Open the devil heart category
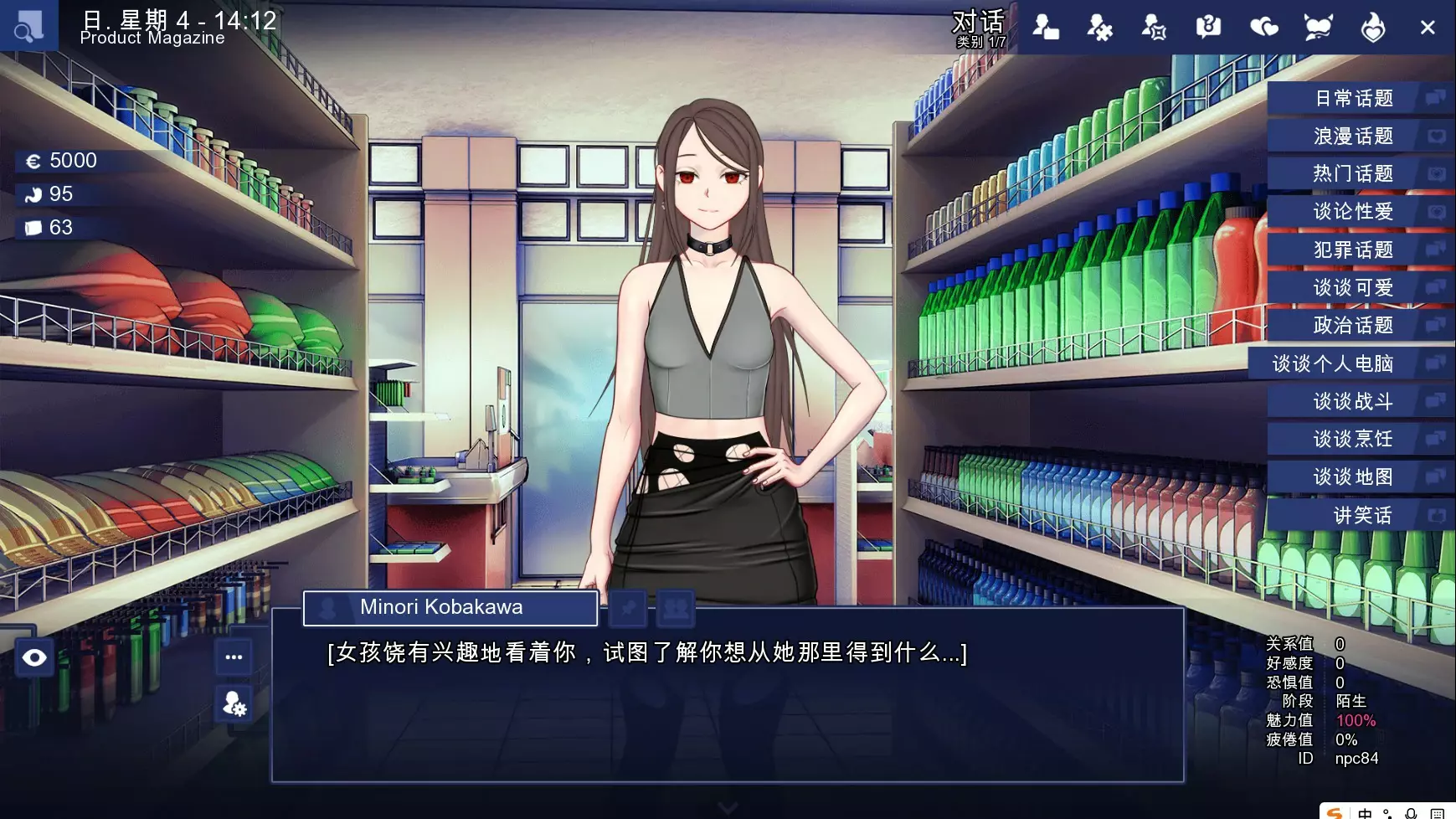The height and width of the screenshot is (819, 1456). point(1318,28)
